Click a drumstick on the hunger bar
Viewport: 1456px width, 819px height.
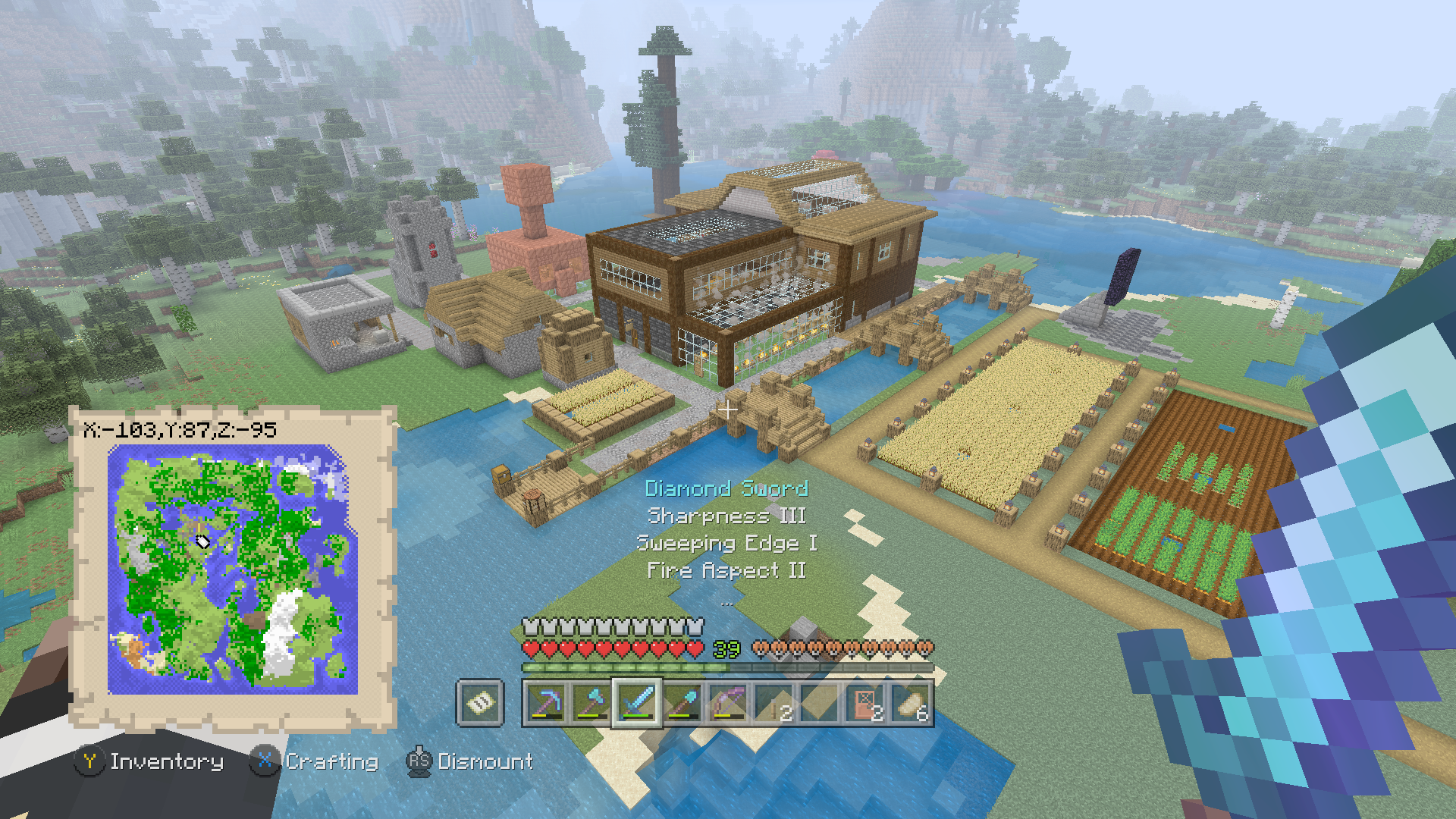[834, 648]
